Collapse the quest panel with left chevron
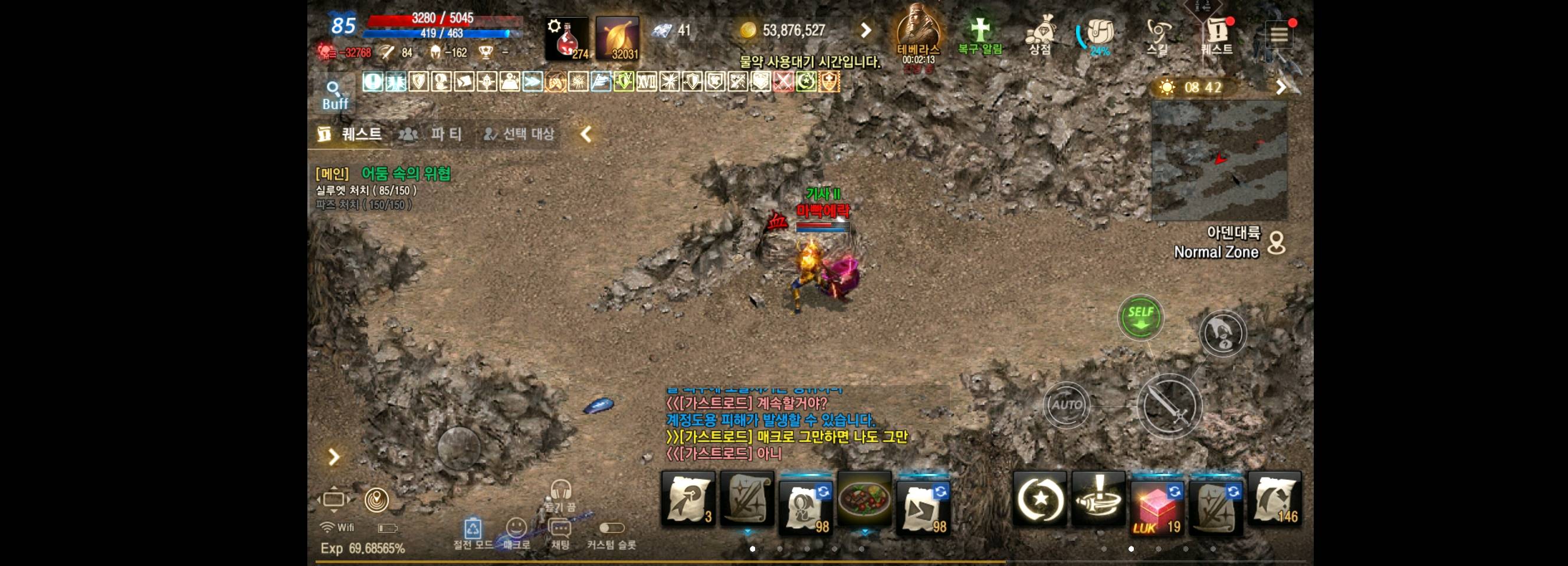This screenshot has height=566, width=1568. click(x=585, y=134)
